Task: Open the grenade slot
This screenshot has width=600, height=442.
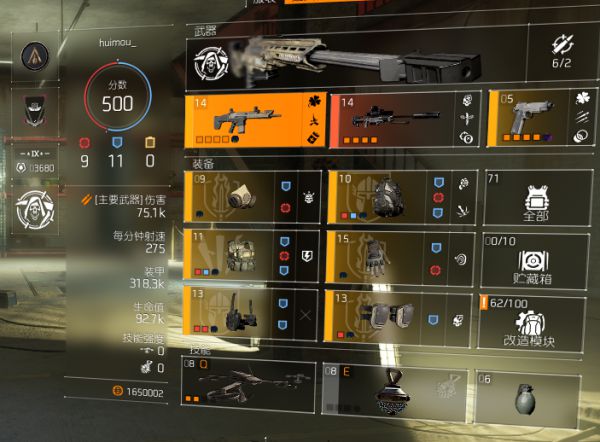Action: click(528, 392)
